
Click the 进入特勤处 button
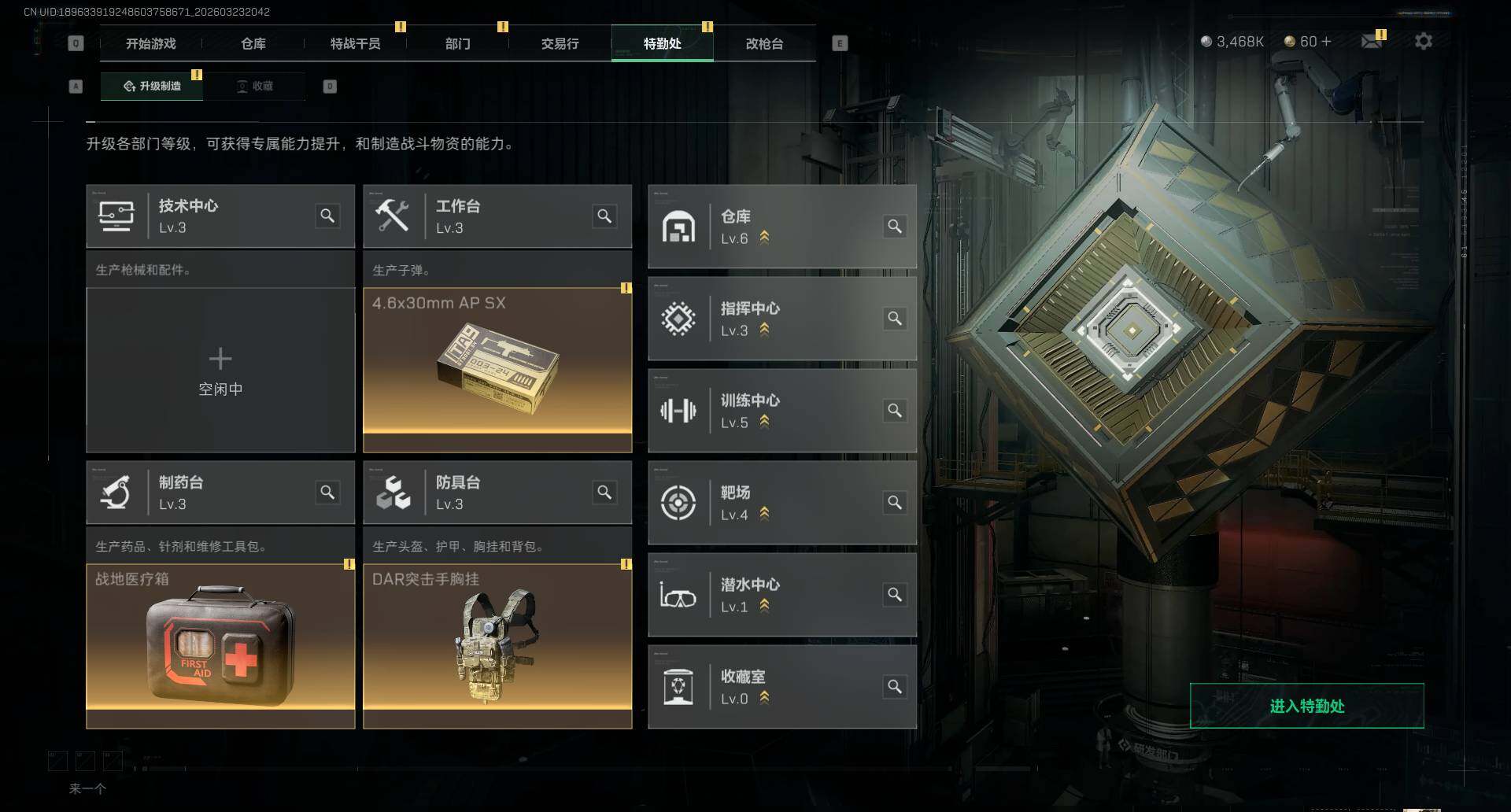click(1306, 706)
